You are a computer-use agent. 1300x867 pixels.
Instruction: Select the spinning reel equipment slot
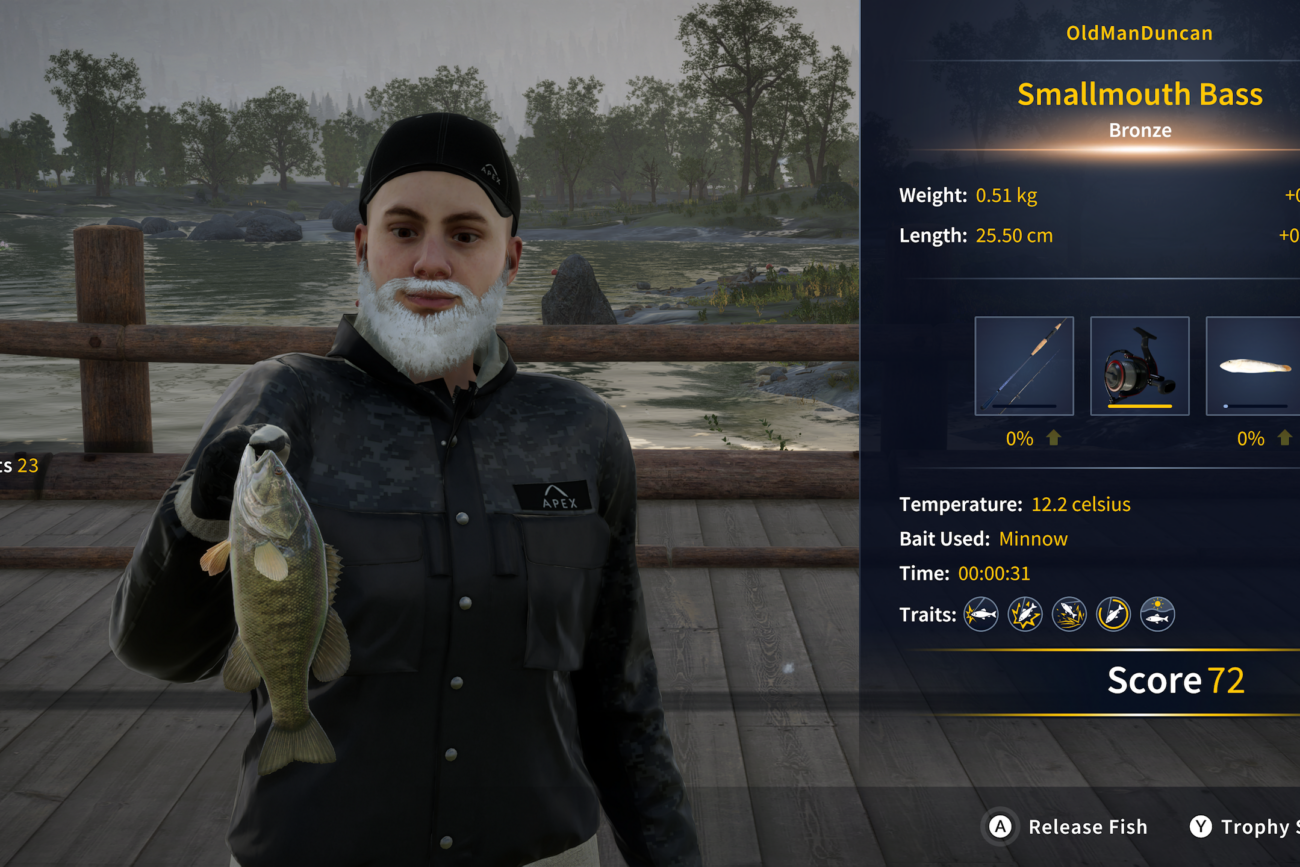(1139, 366)
